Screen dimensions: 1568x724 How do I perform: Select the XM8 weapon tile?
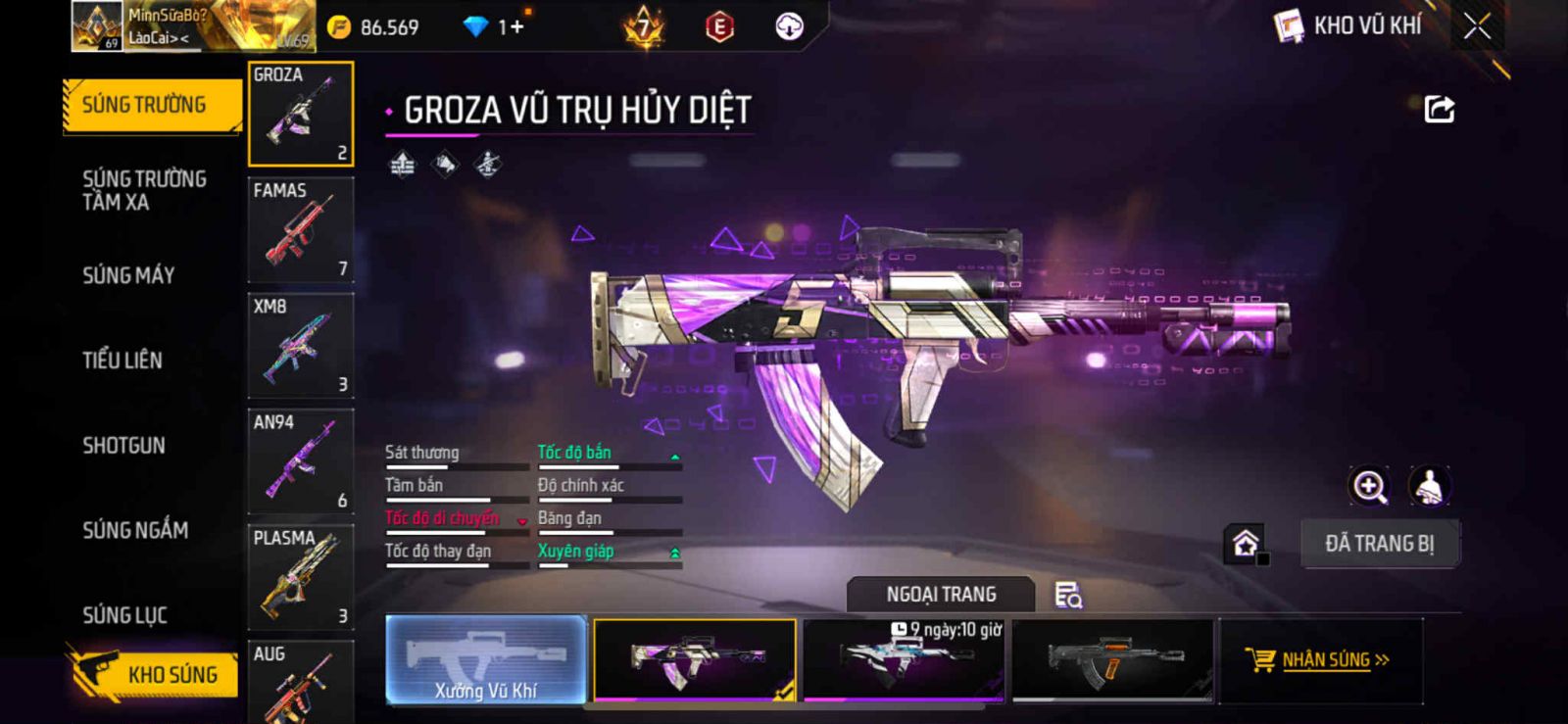[x=301, y=346]
